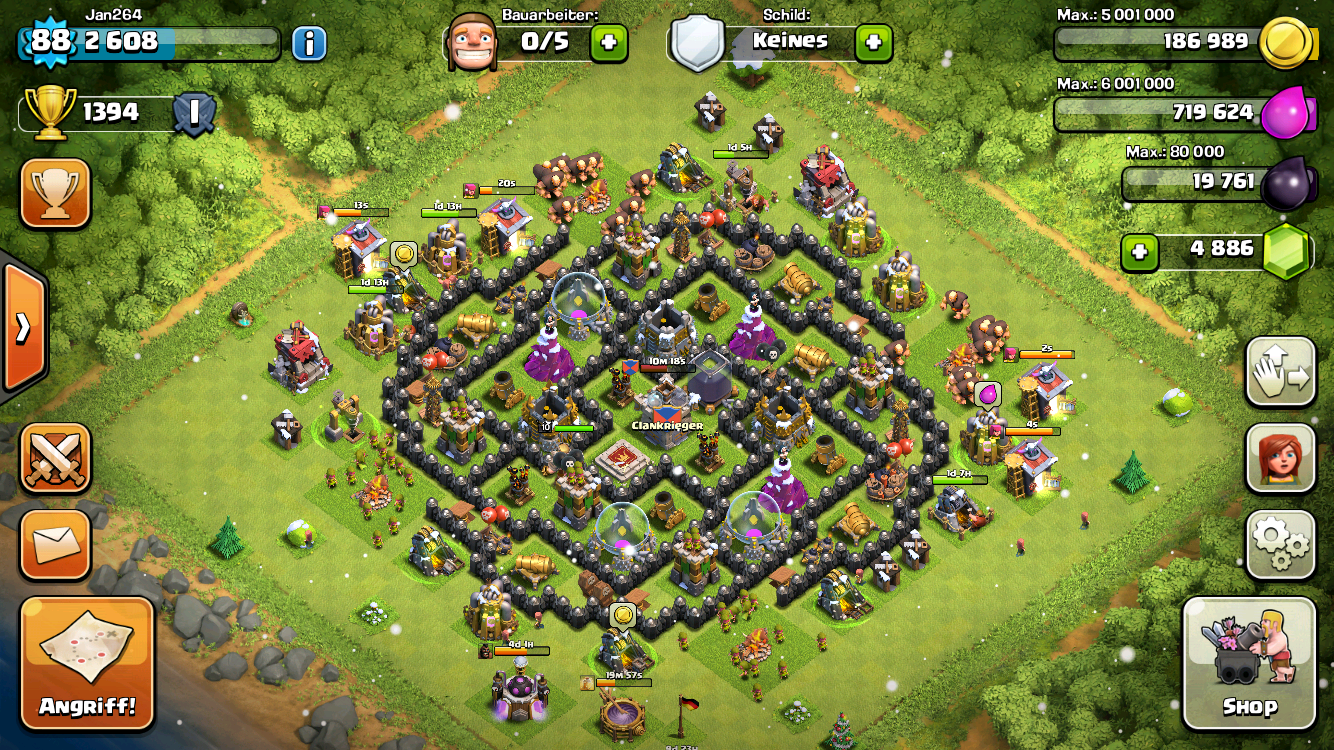Open the crossed swords battle log
This screenshot has height=750, width=1334.
[x=56, y=458]
